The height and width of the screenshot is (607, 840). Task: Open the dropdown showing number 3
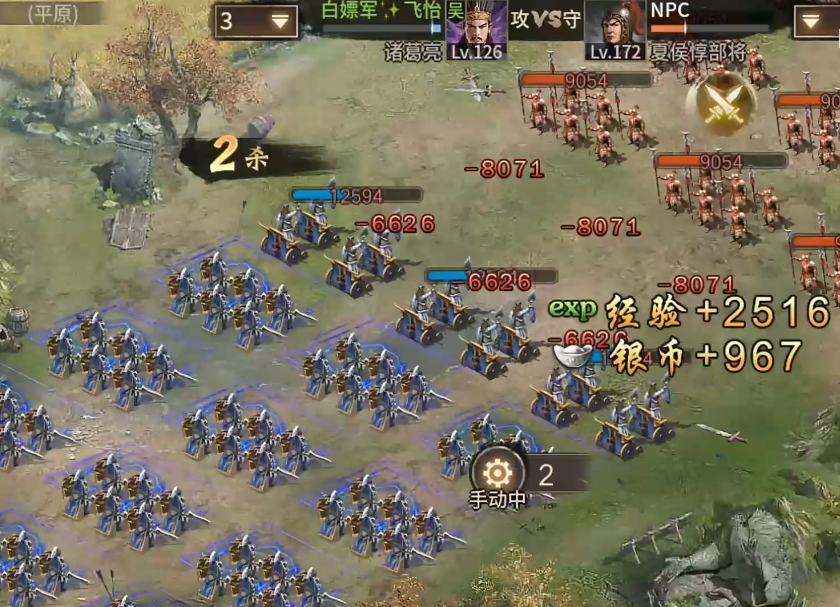(255, 20)
